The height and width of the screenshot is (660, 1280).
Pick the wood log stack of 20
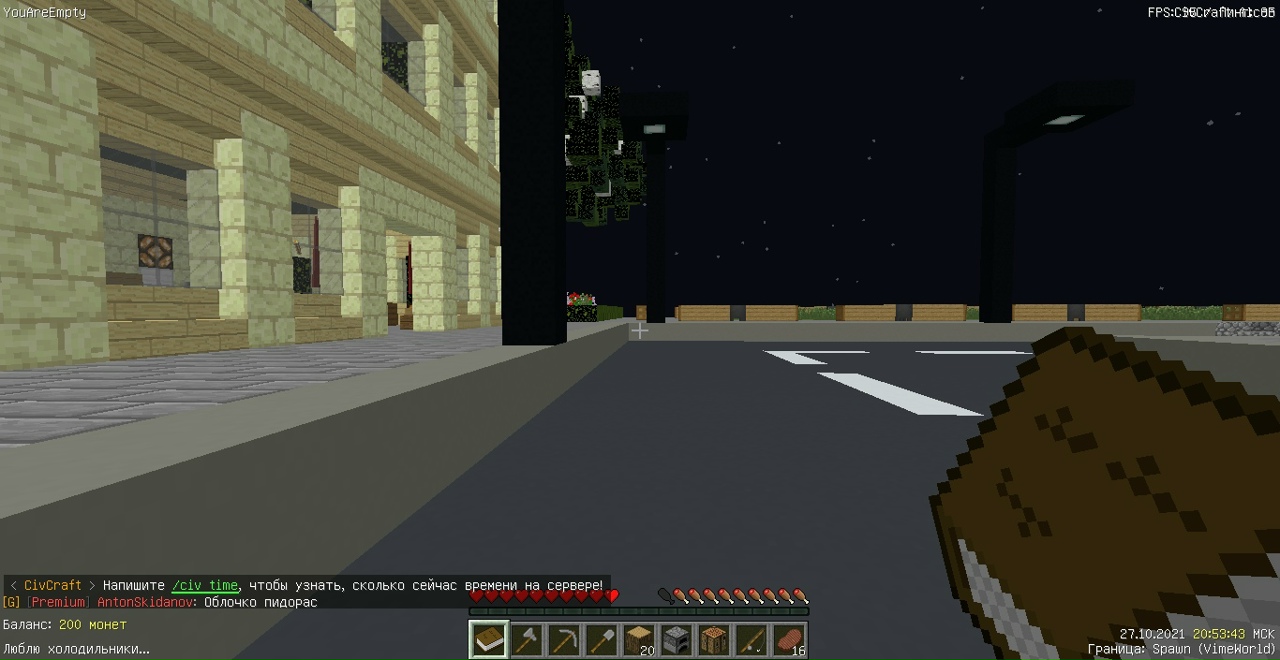click(639, 640)
